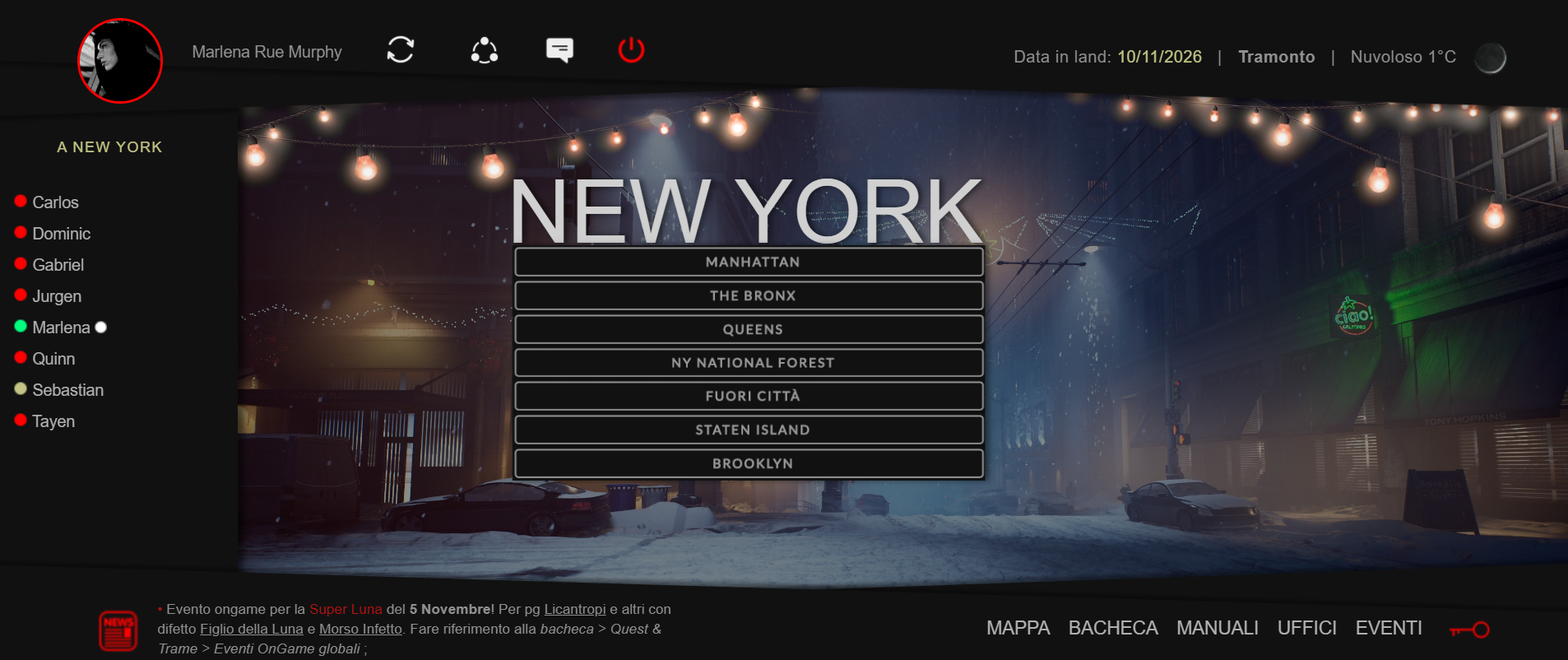Open Marlena Rue Murphy's avatar portrait
Viewport: 1568px width, 660px height.
[120, 61]
